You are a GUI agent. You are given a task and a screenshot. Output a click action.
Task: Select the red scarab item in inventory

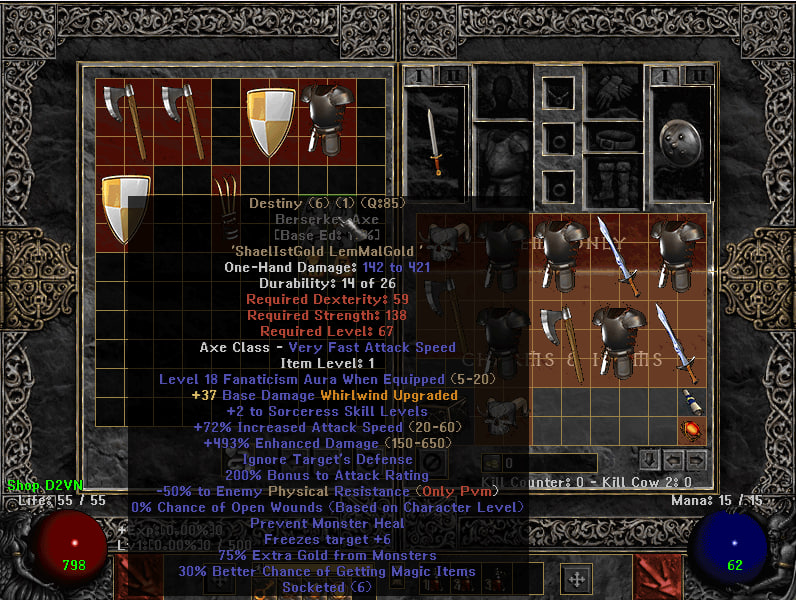[x=689, y=430]
